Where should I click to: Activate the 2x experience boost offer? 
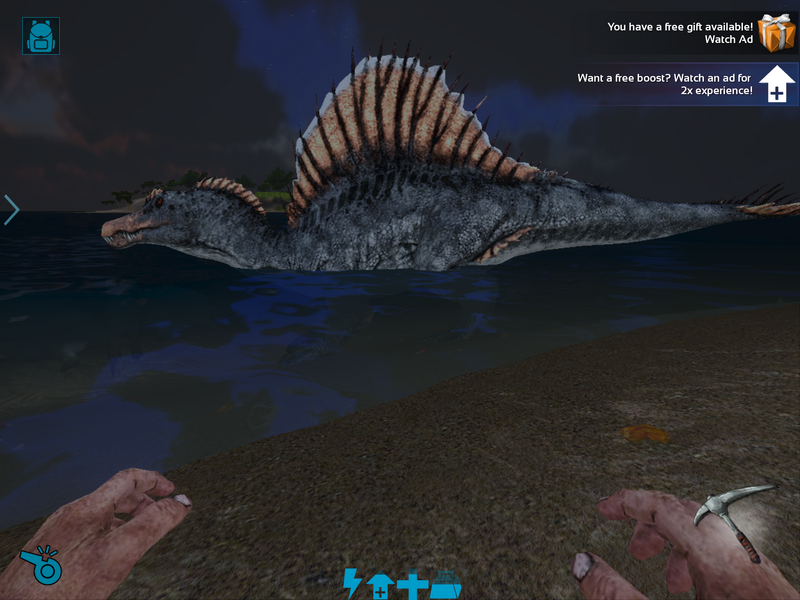coord(777,85)
